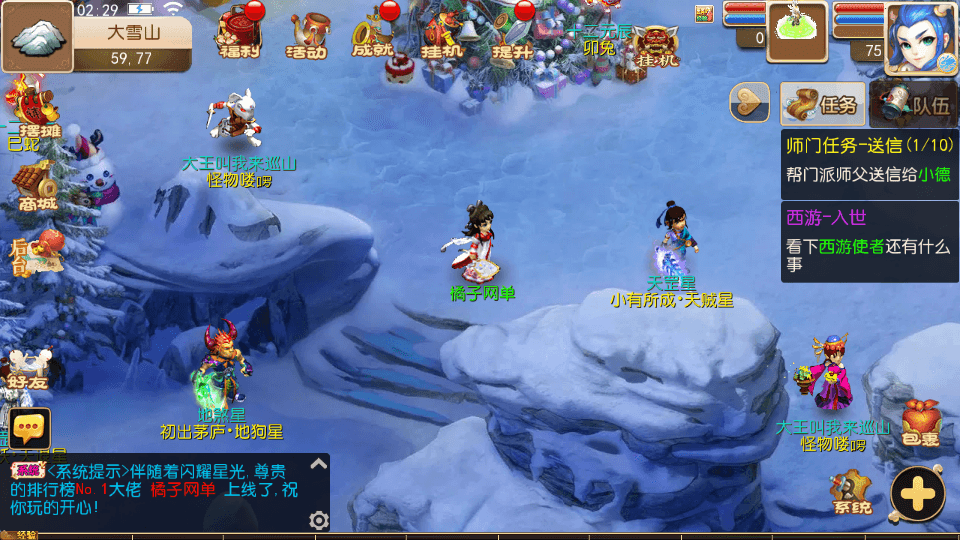Open the 活动 events icon

click(307, 35)
